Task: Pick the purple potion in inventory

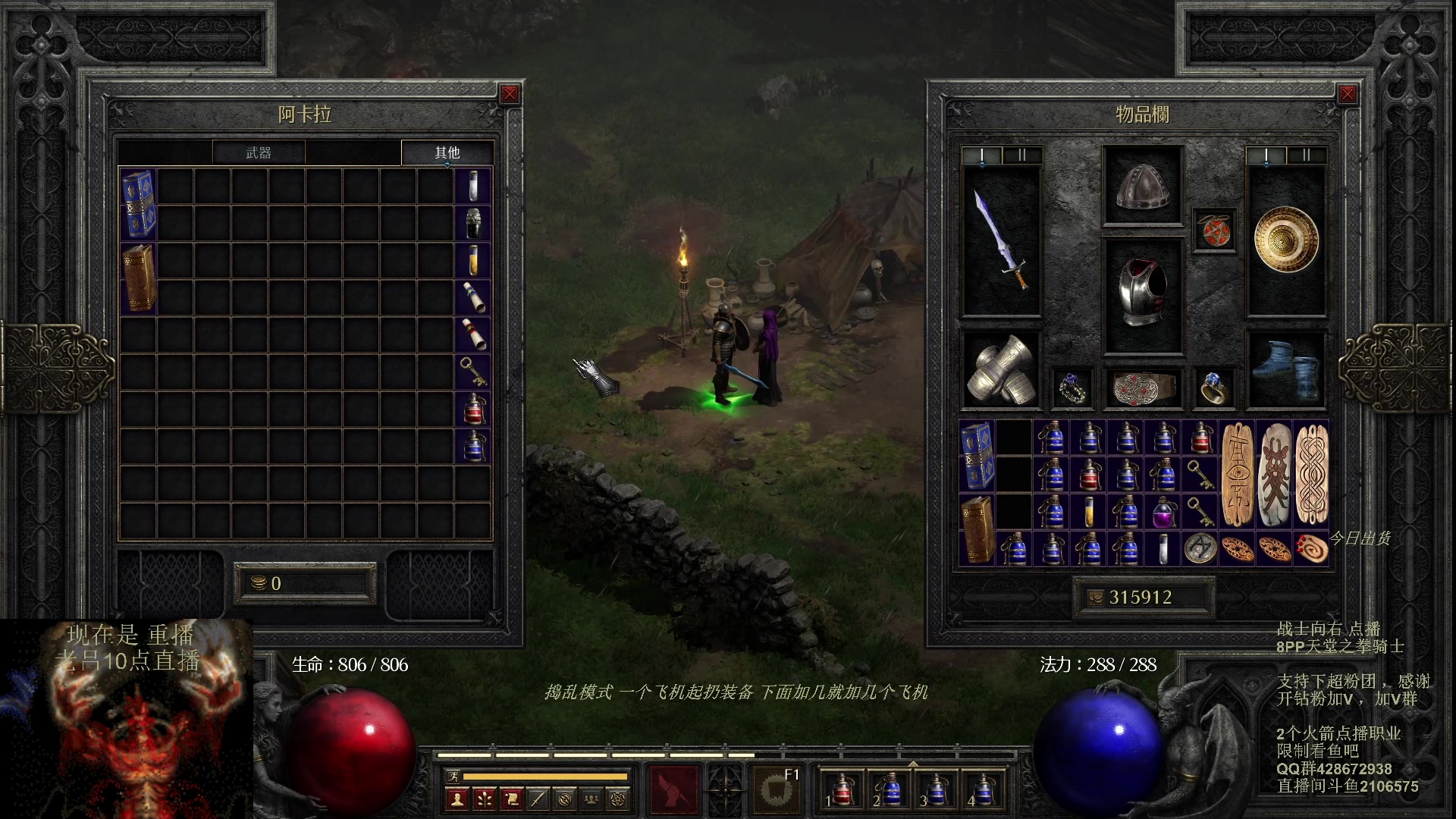Action: point(1162,512)
